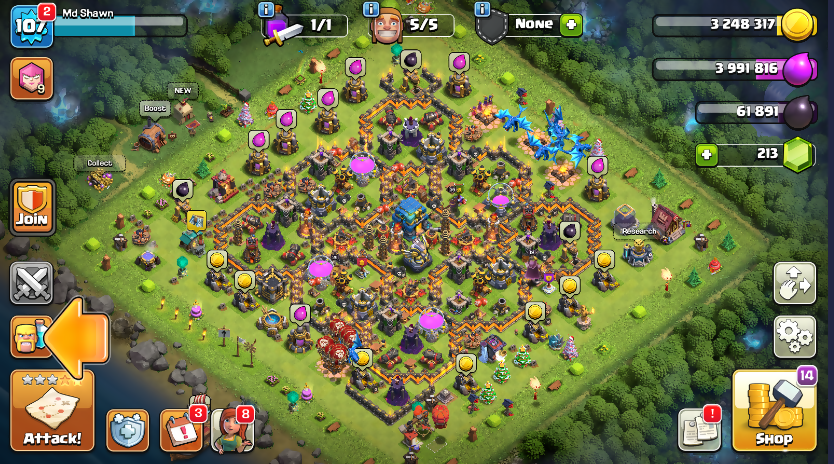Open the gear Settings button
The width and height of the screenshot is (834, 464).
coord(794,337)
